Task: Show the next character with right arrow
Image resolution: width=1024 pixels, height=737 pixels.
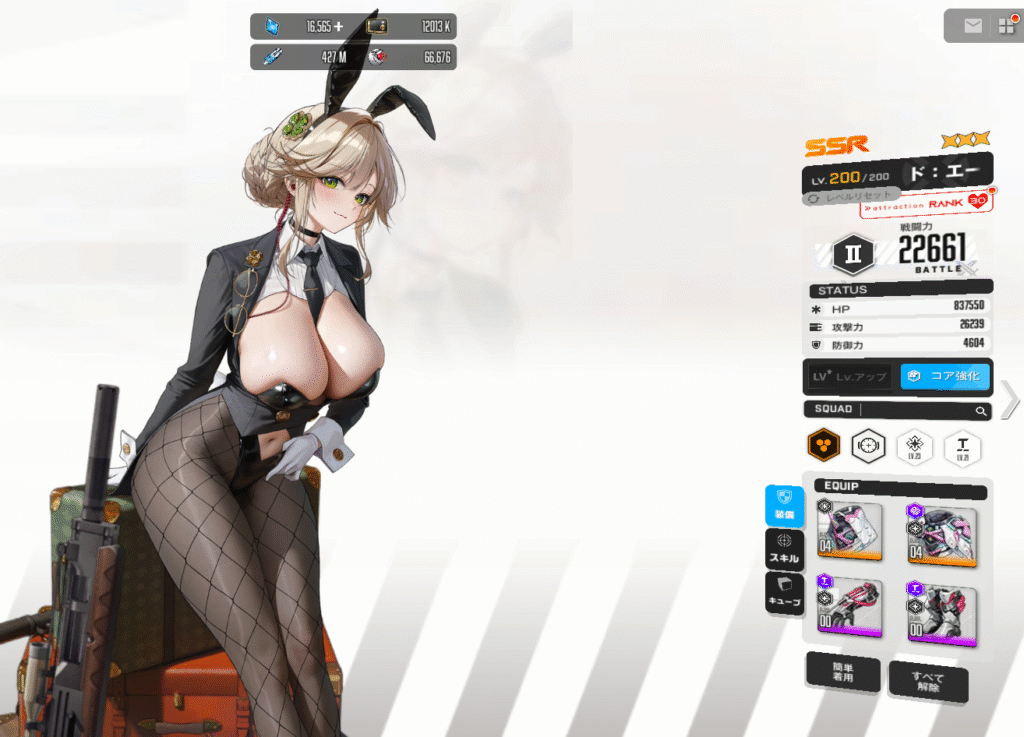Action: [x=1009, y=400]
